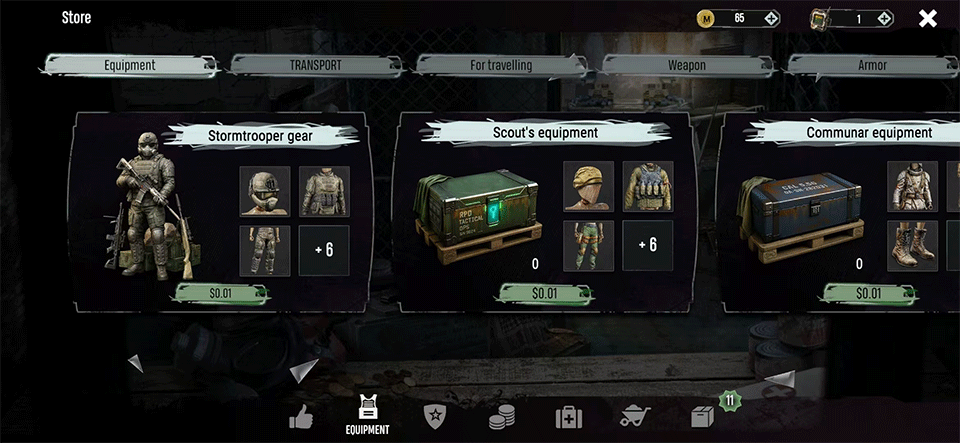The image size is (960, 443).
Task: Expand the +6 Scout's equipment items
Action: tap(648, 246)
